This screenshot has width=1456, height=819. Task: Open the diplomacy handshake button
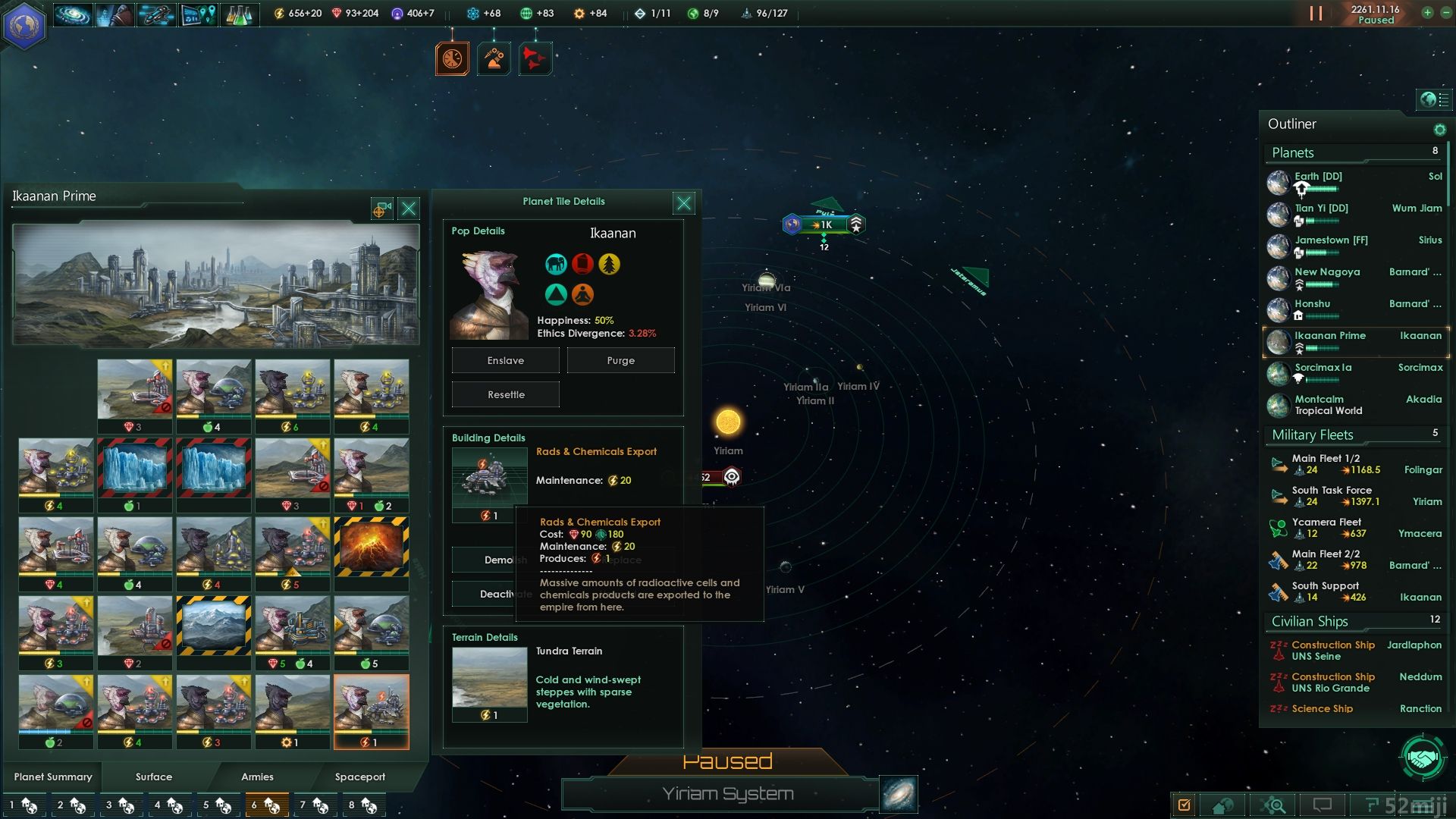tap(1423, 757)
